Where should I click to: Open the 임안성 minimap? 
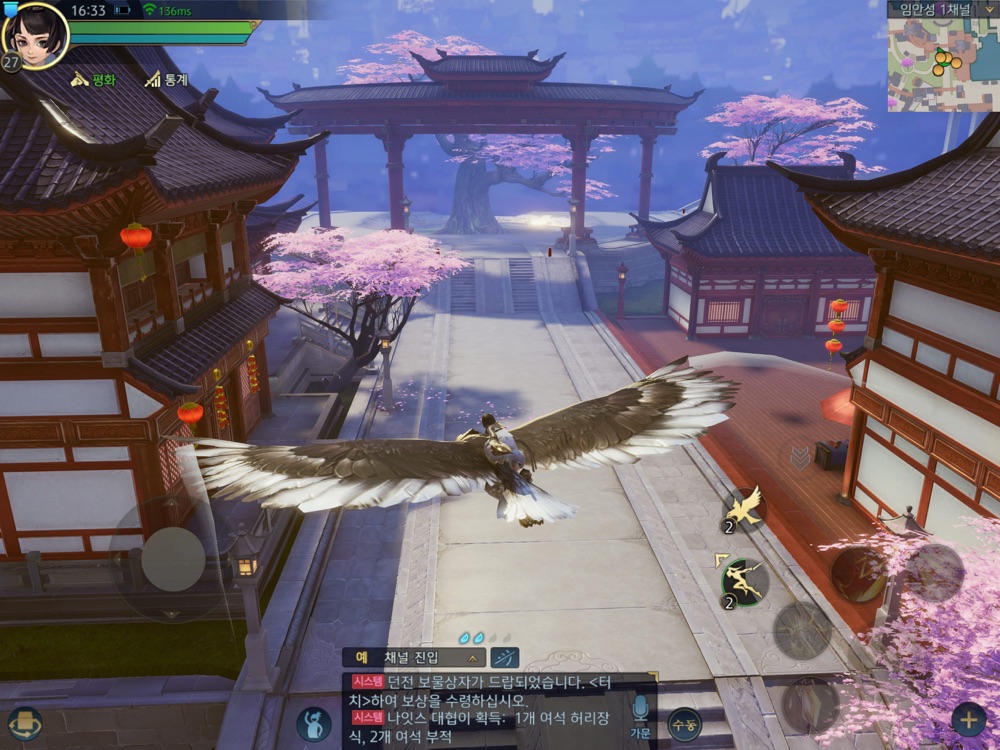point(943,62)
